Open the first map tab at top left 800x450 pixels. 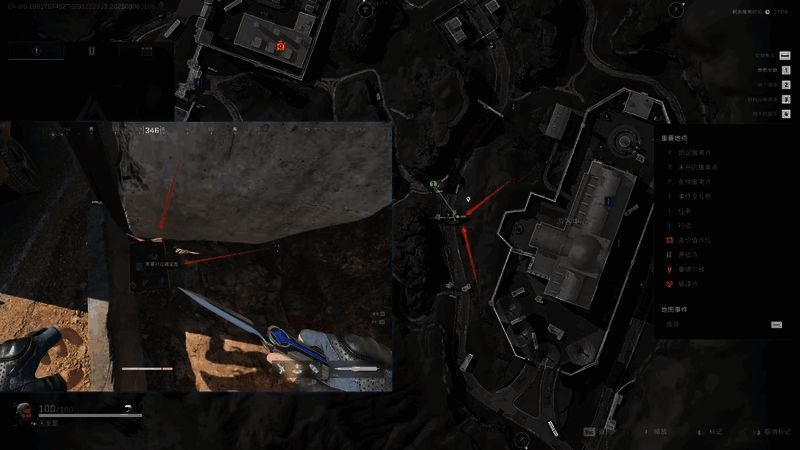point(36,50)
